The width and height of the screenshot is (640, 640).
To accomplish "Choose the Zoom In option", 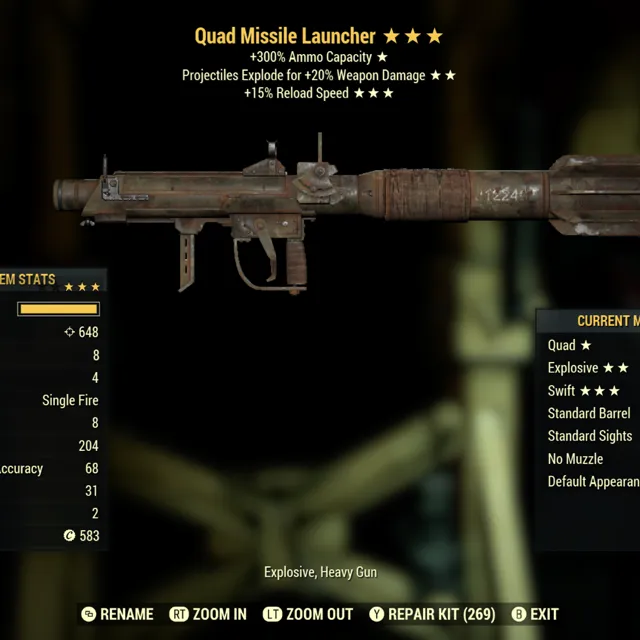I will pyautogui.click(x=208, y=614).
